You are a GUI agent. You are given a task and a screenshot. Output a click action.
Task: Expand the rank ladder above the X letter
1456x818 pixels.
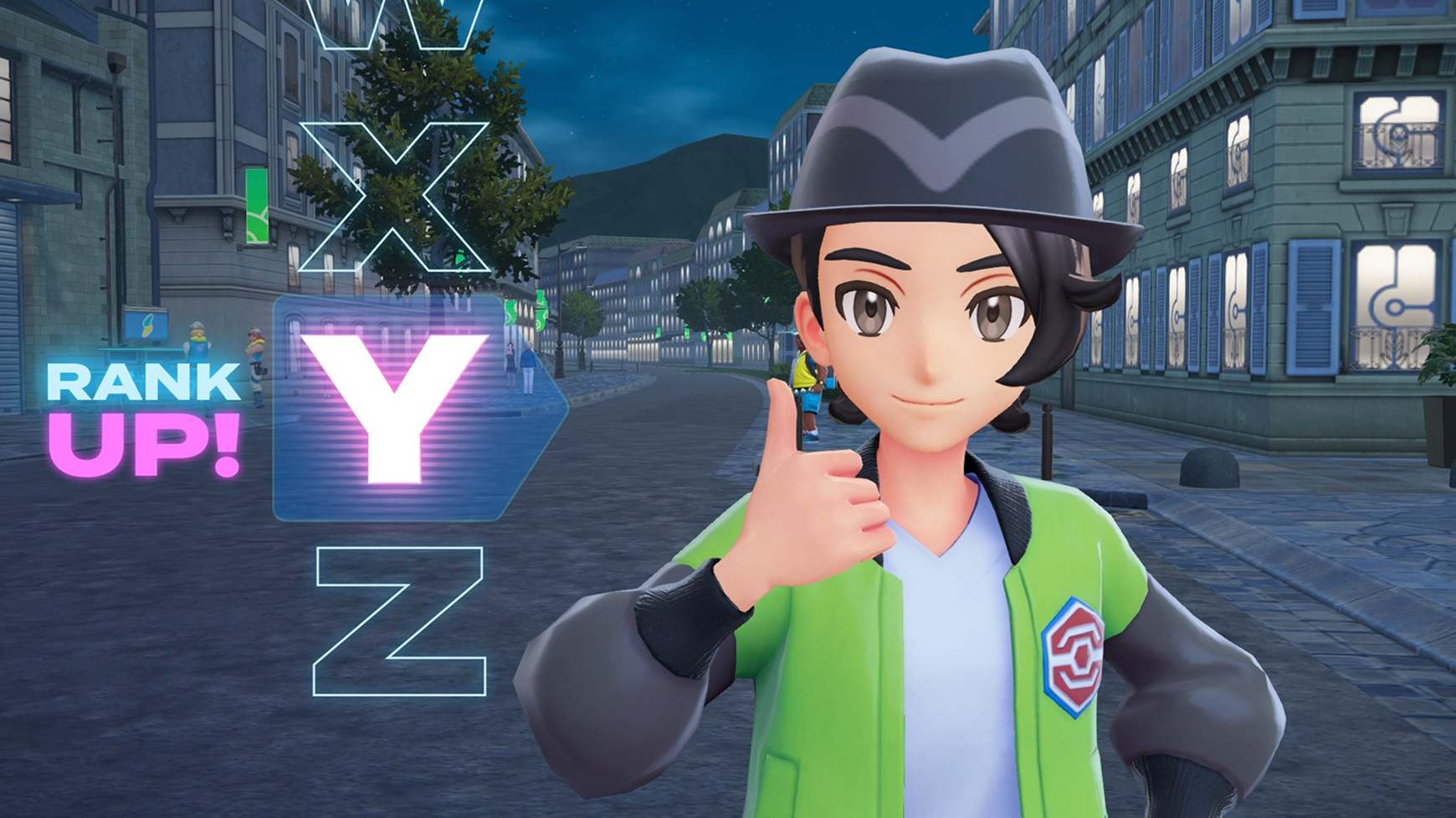point(393,25)
